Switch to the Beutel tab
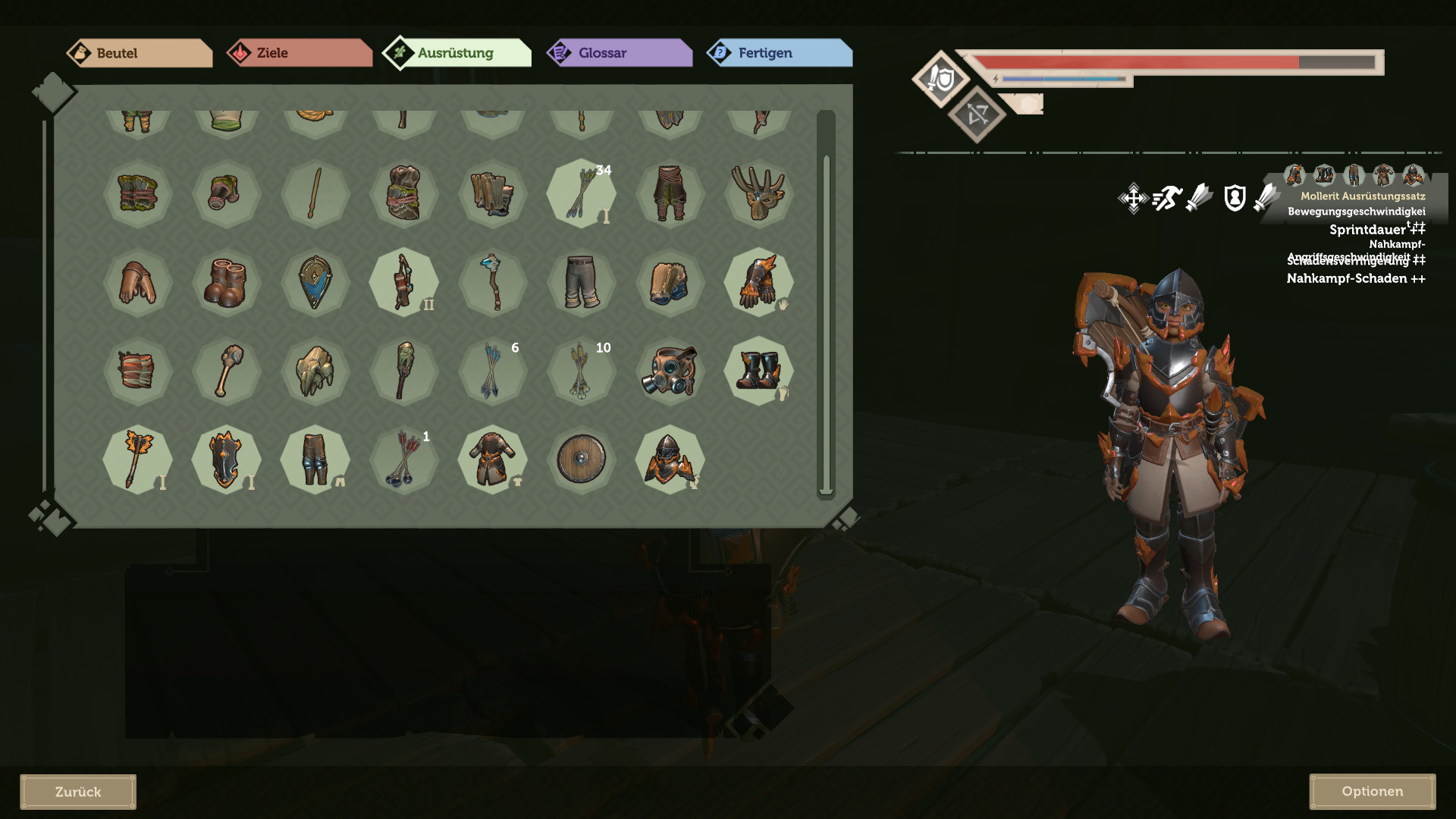 139,53
